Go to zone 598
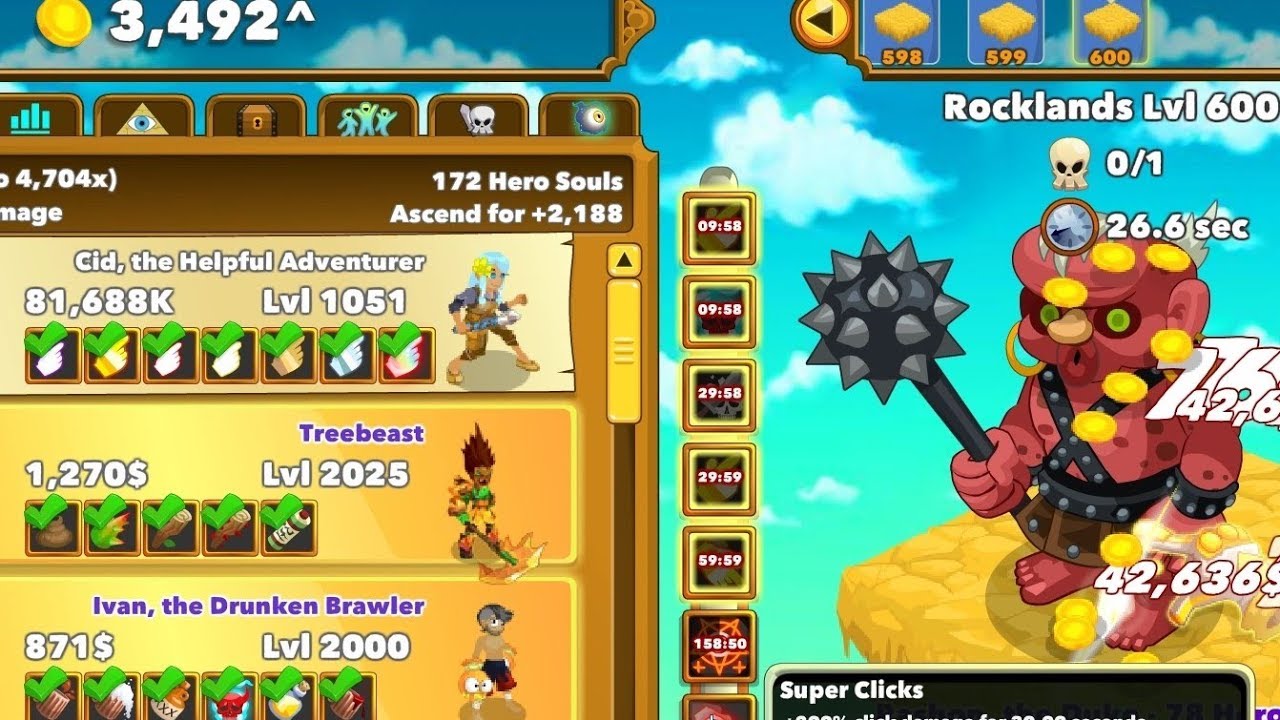 click(901, 32)
